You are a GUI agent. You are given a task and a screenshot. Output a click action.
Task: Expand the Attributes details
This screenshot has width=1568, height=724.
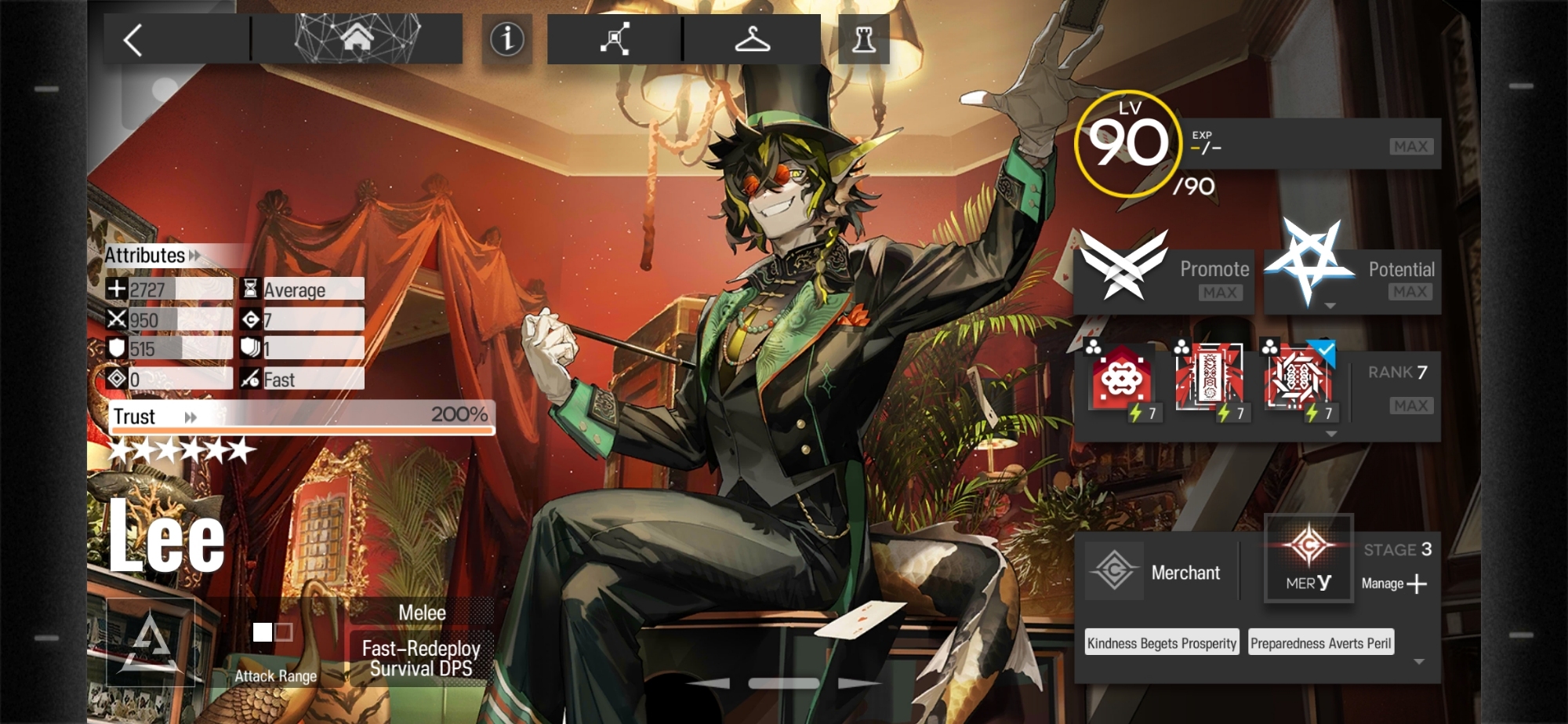coord(154,256)
